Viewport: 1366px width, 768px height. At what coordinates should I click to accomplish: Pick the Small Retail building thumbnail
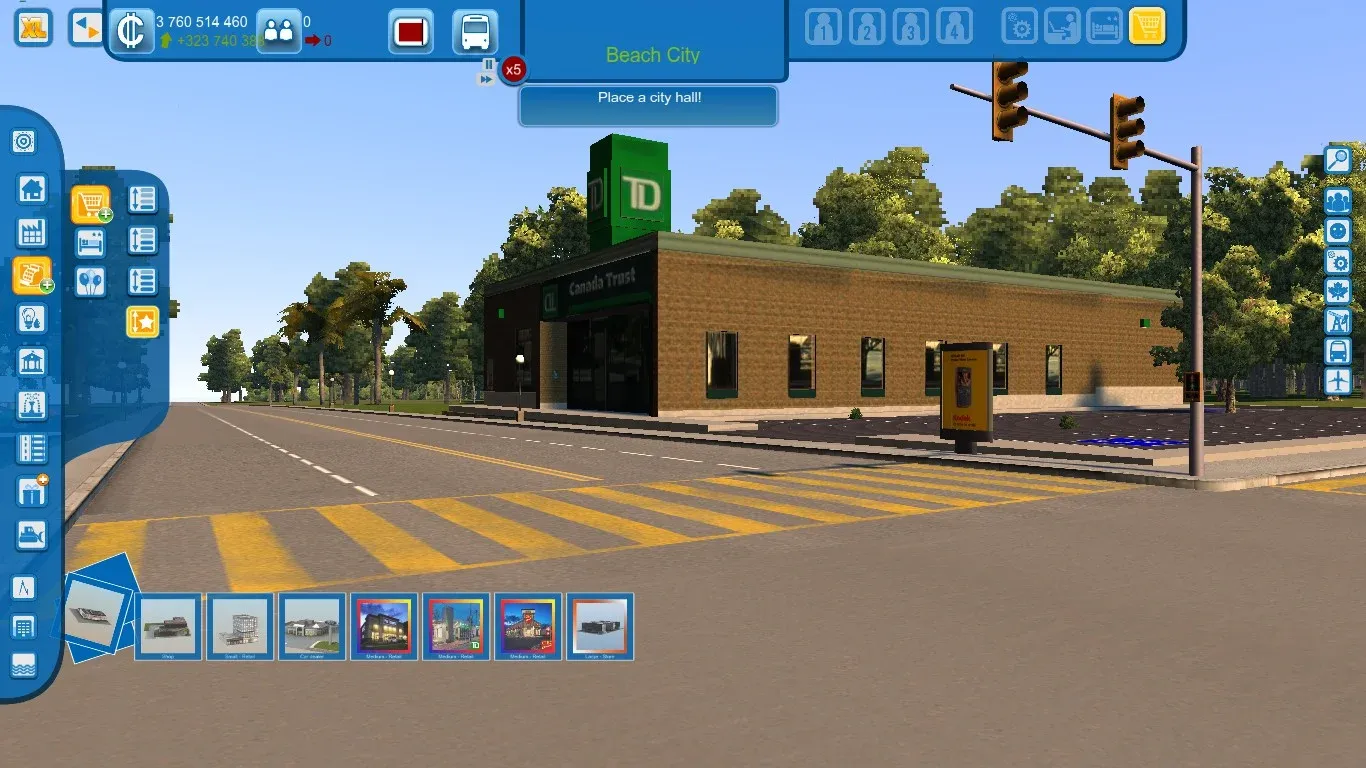[241, 626]
